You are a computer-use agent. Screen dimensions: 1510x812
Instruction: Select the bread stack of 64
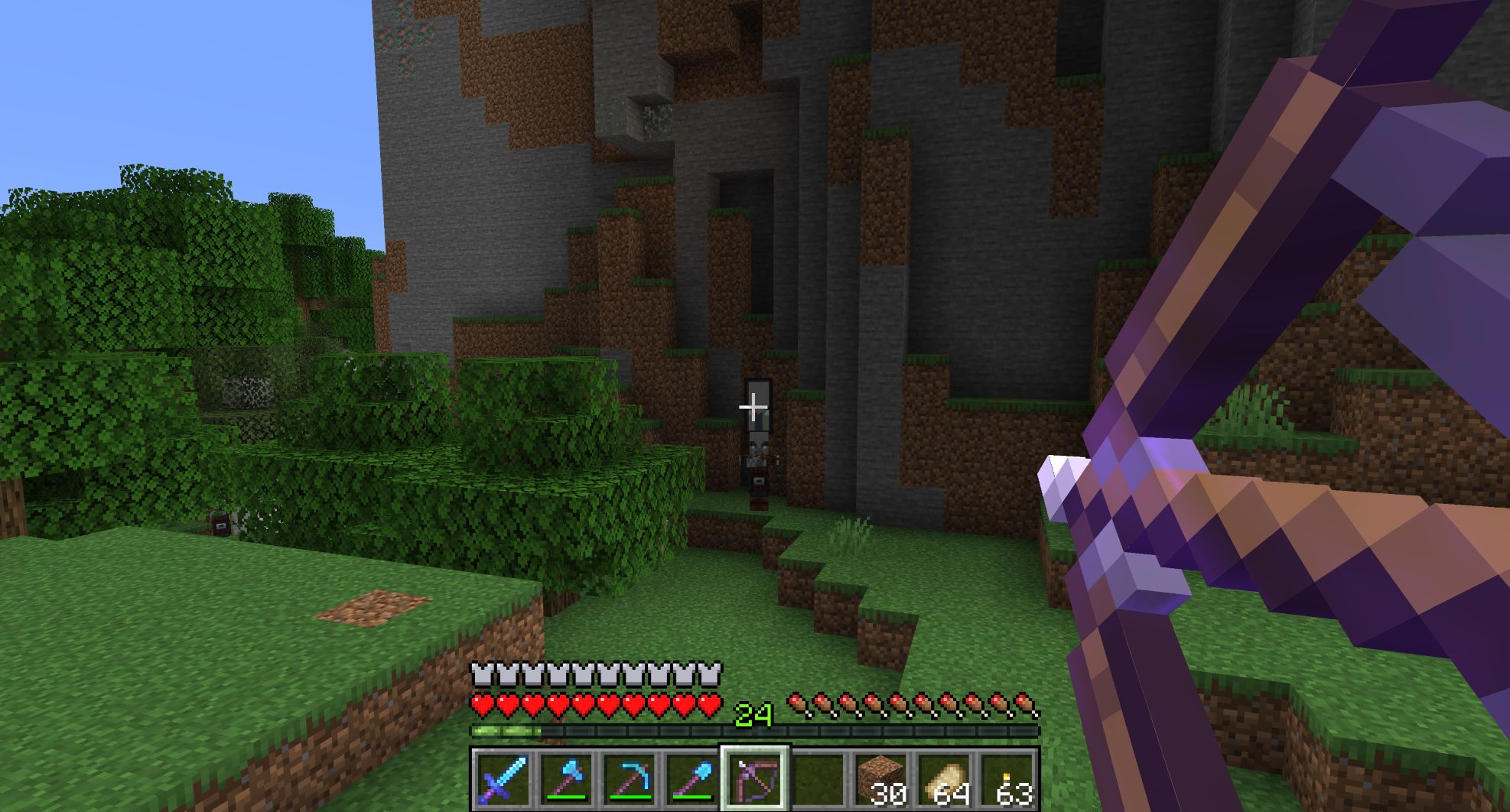944,780
